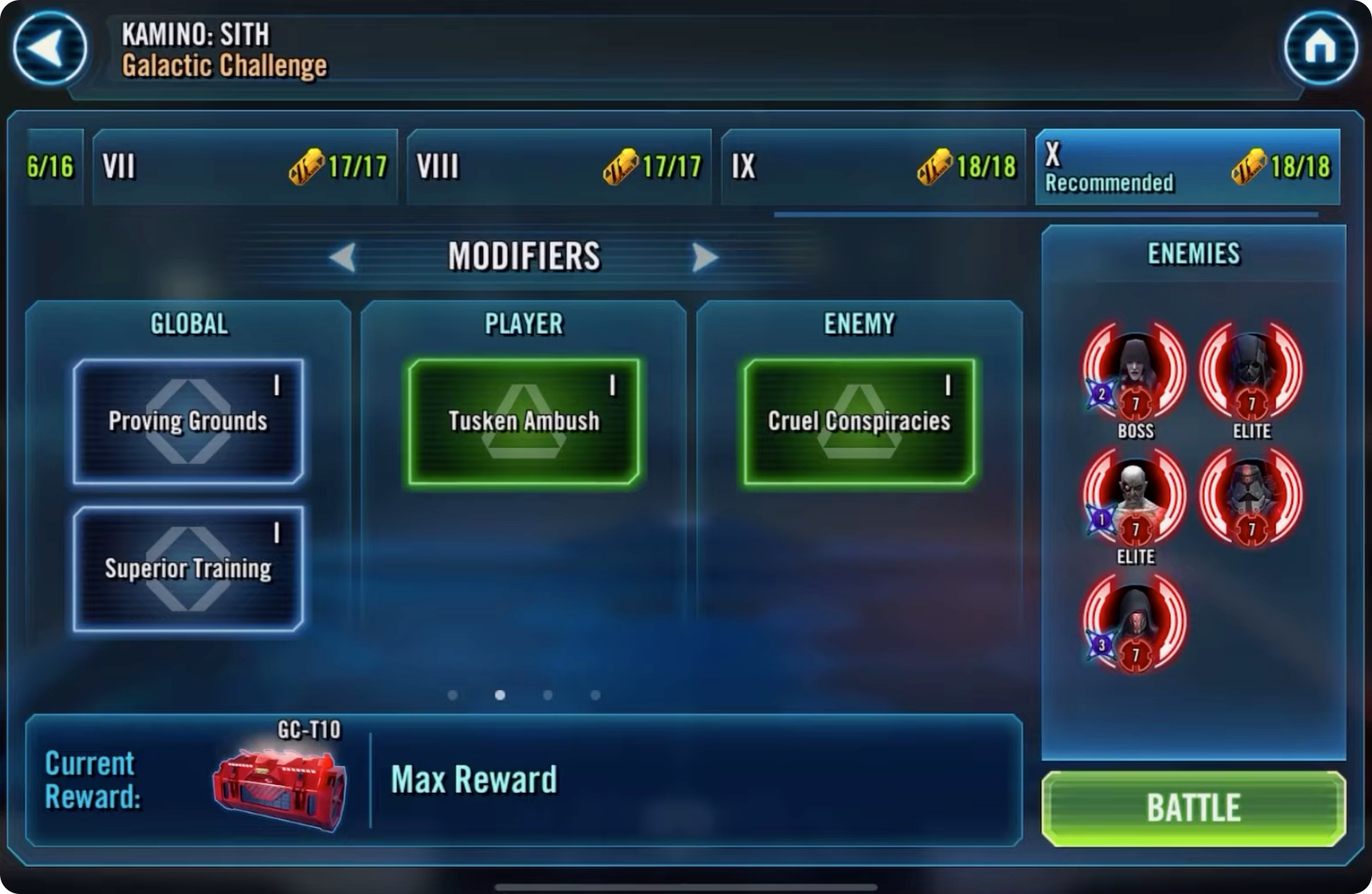Open tier IX challenge tab

tap(873, 167)
